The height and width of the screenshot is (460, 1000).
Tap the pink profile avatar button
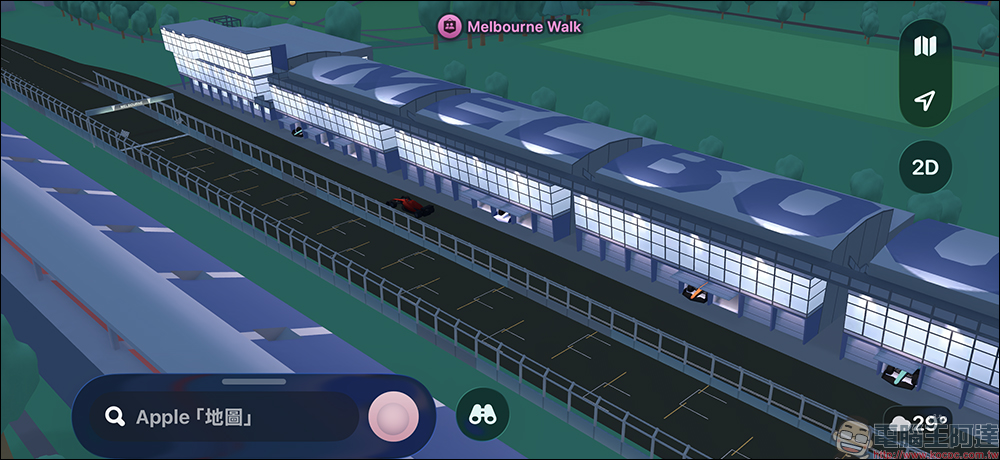(x=393, y=417)
